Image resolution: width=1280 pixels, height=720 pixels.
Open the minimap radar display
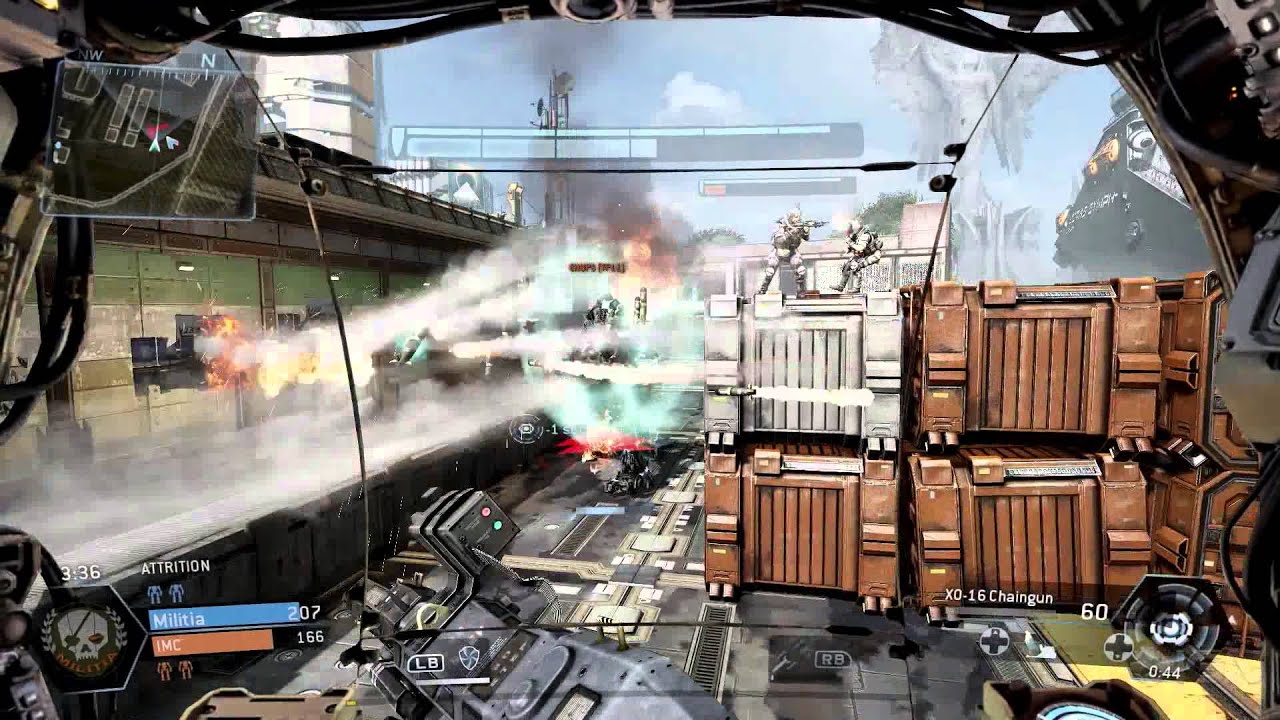point(150,138)
